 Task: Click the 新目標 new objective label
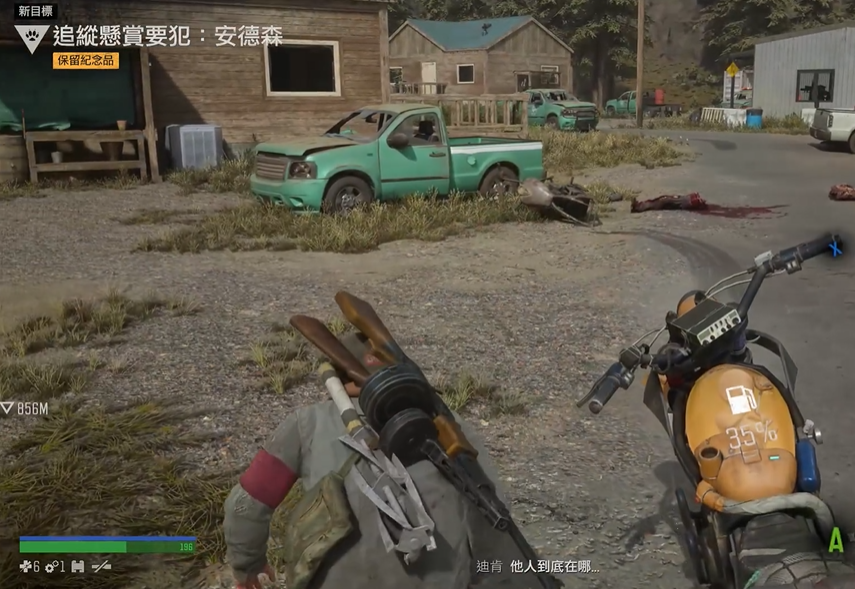(36, 11)
